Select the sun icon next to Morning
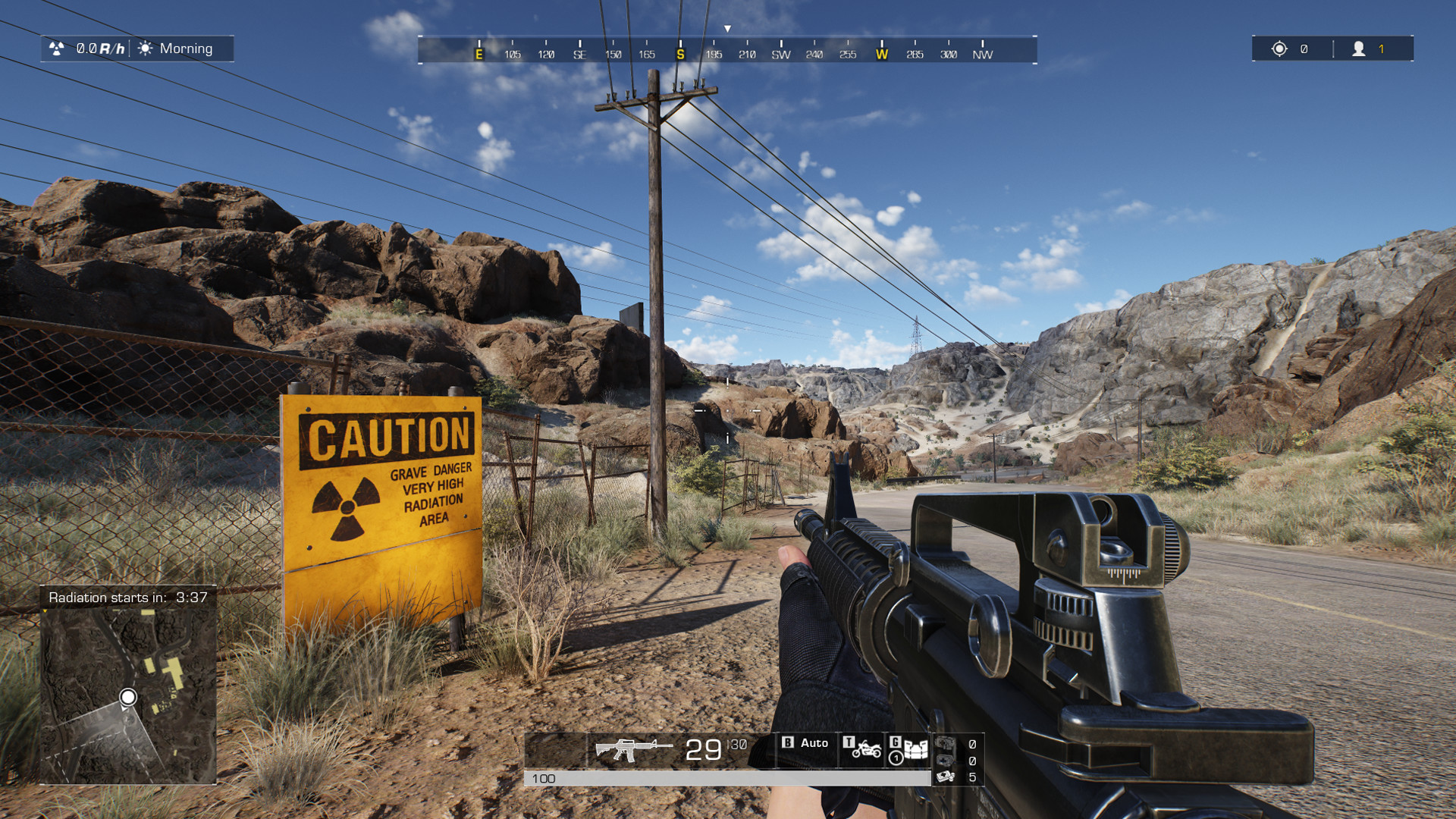 click(144, 49)
